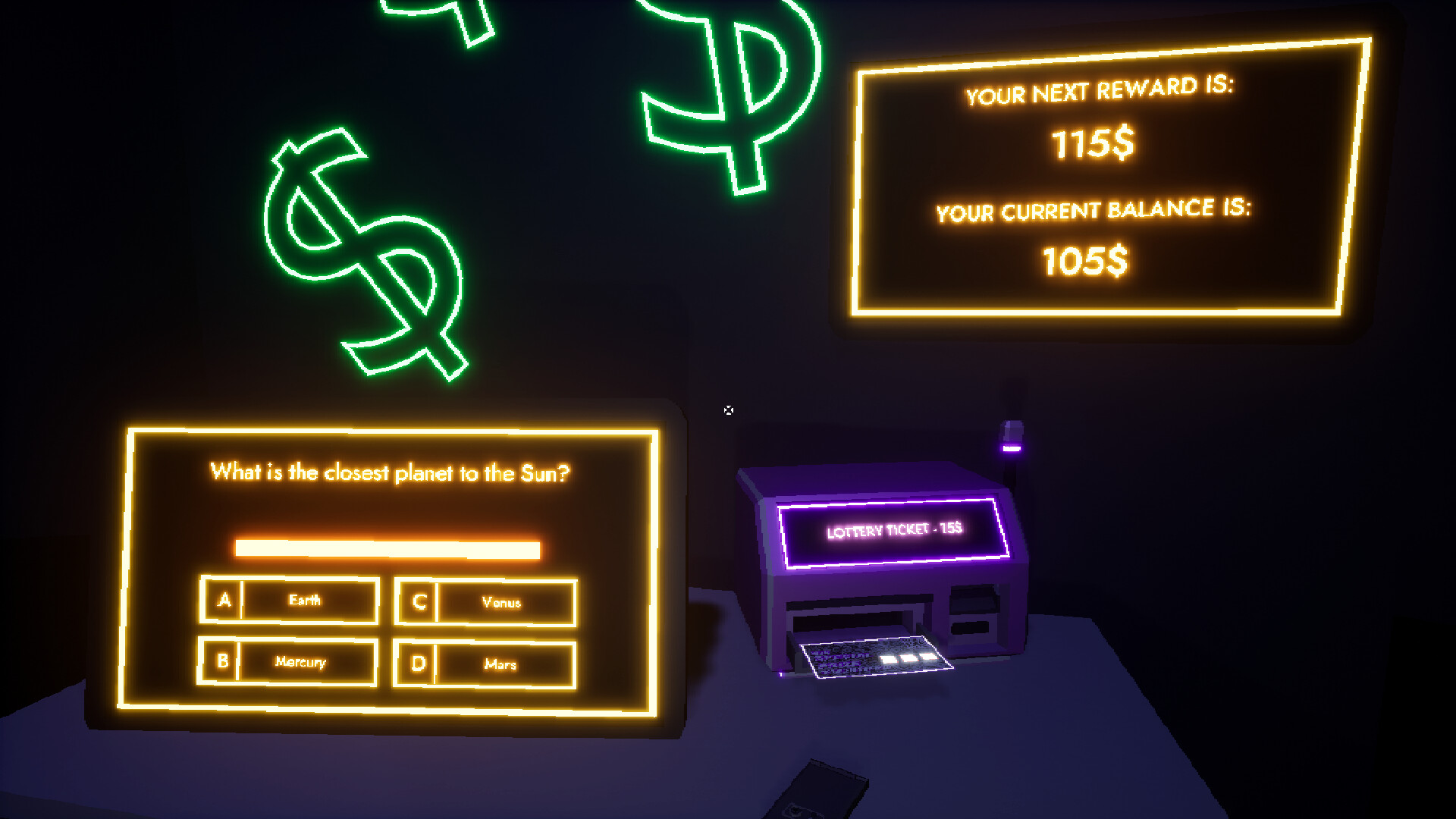Click the crosshair reticle at screen center
Viewport: 1456px width, 819px height.
tap(729, 410)
